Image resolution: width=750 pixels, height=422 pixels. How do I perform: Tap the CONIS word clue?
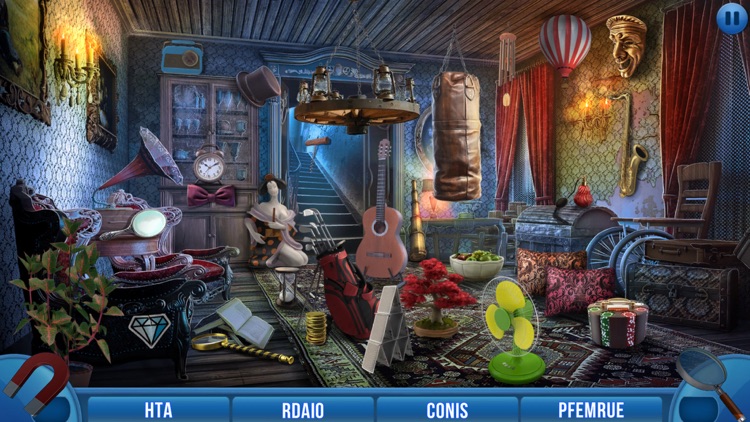(447, 410)
